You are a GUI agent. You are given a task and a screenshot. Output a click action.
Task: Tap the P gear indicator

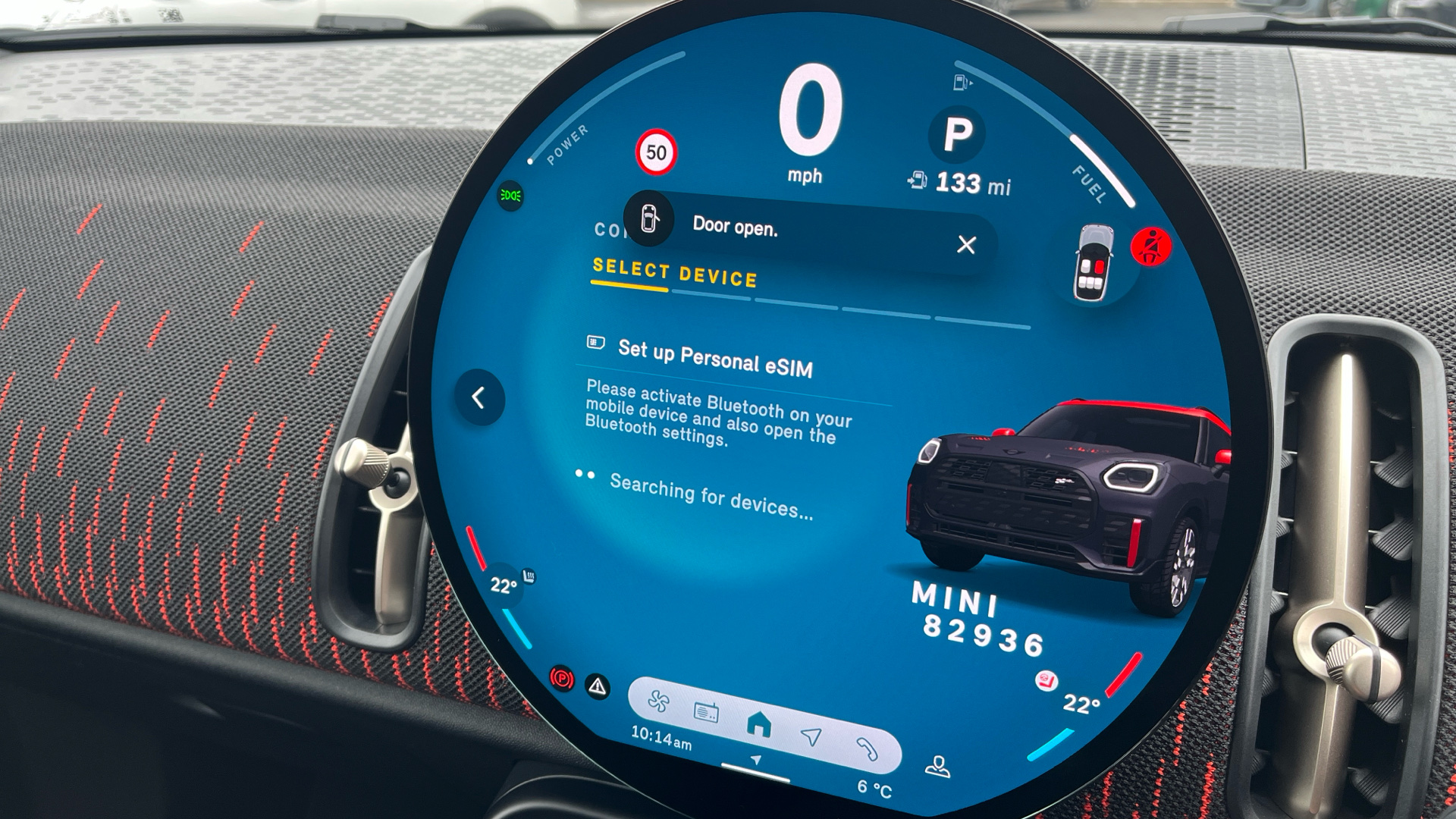[957, 135]
